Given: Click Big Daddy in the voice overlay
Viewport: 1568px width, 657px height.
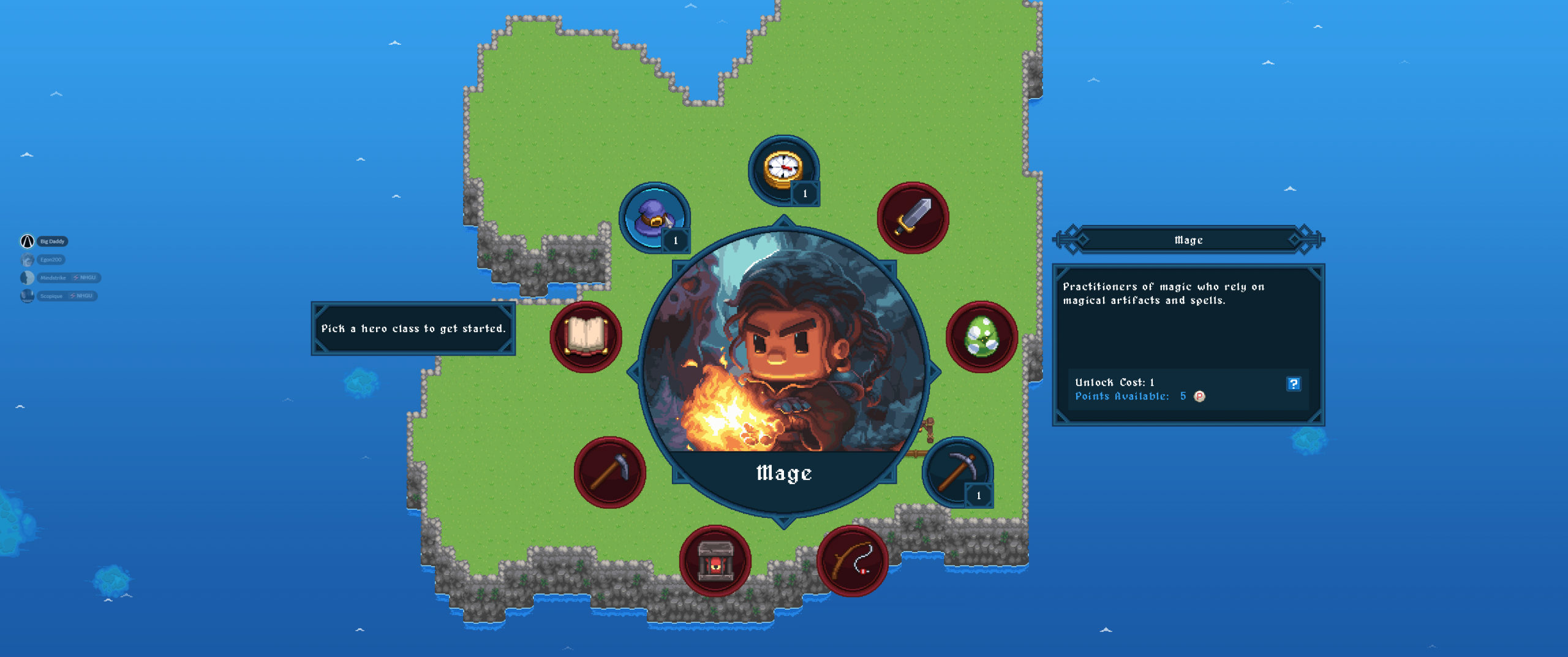Looking at the screenshot, I should pos(52,241).
